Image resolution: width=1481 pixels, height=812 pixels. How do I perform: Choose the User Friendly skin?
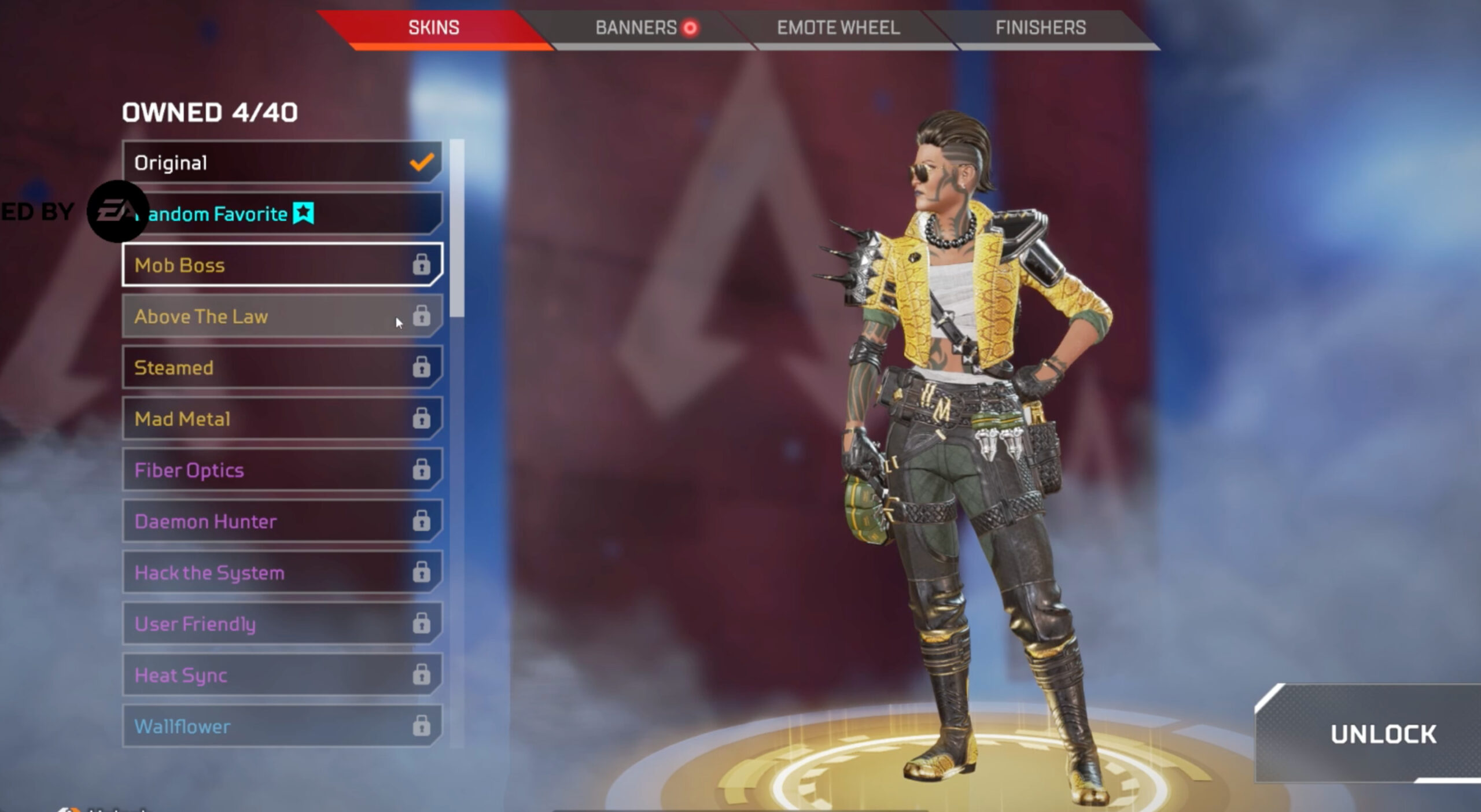click(282, 623)
